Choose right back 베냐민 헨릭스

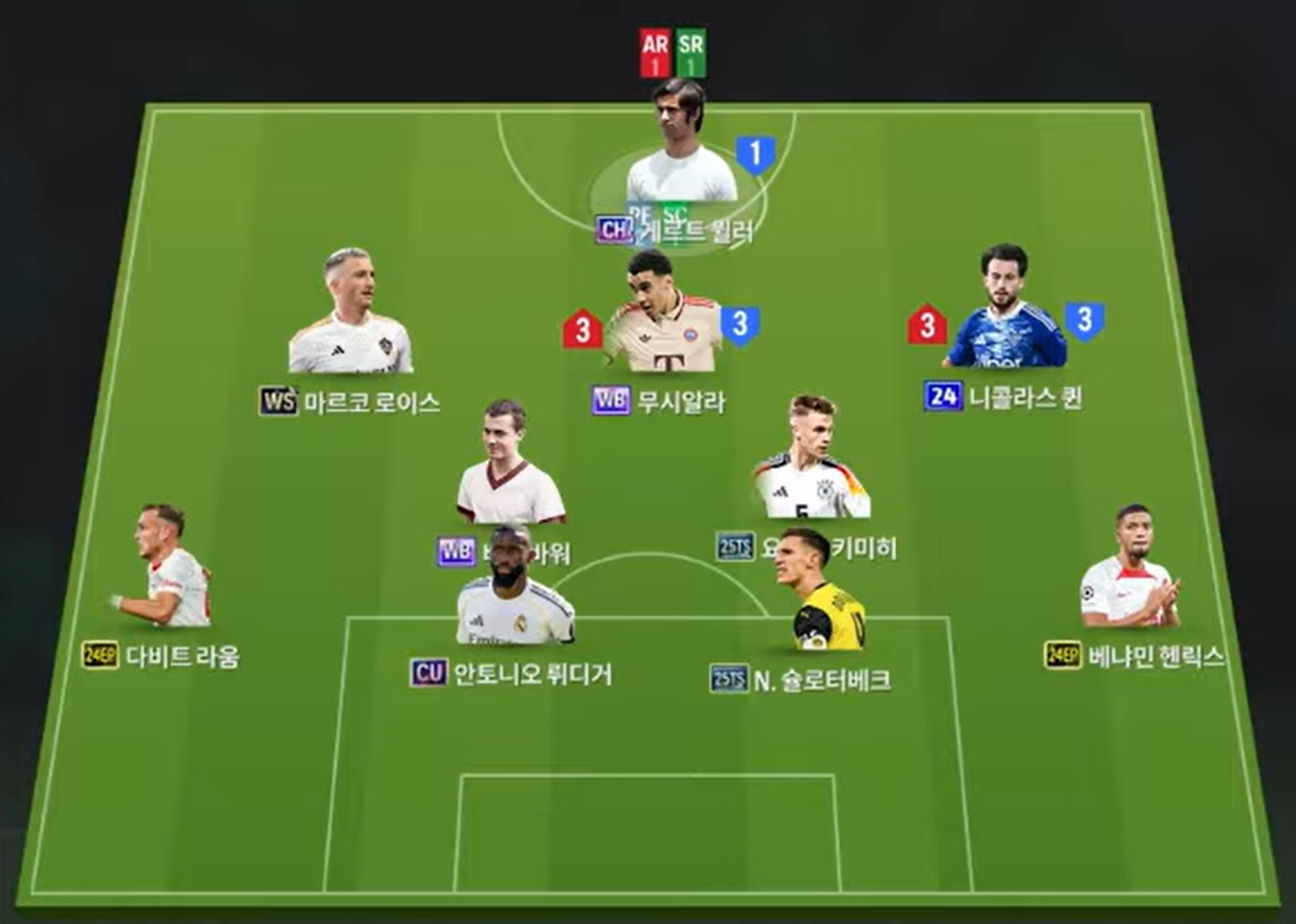coord(1130,572)
